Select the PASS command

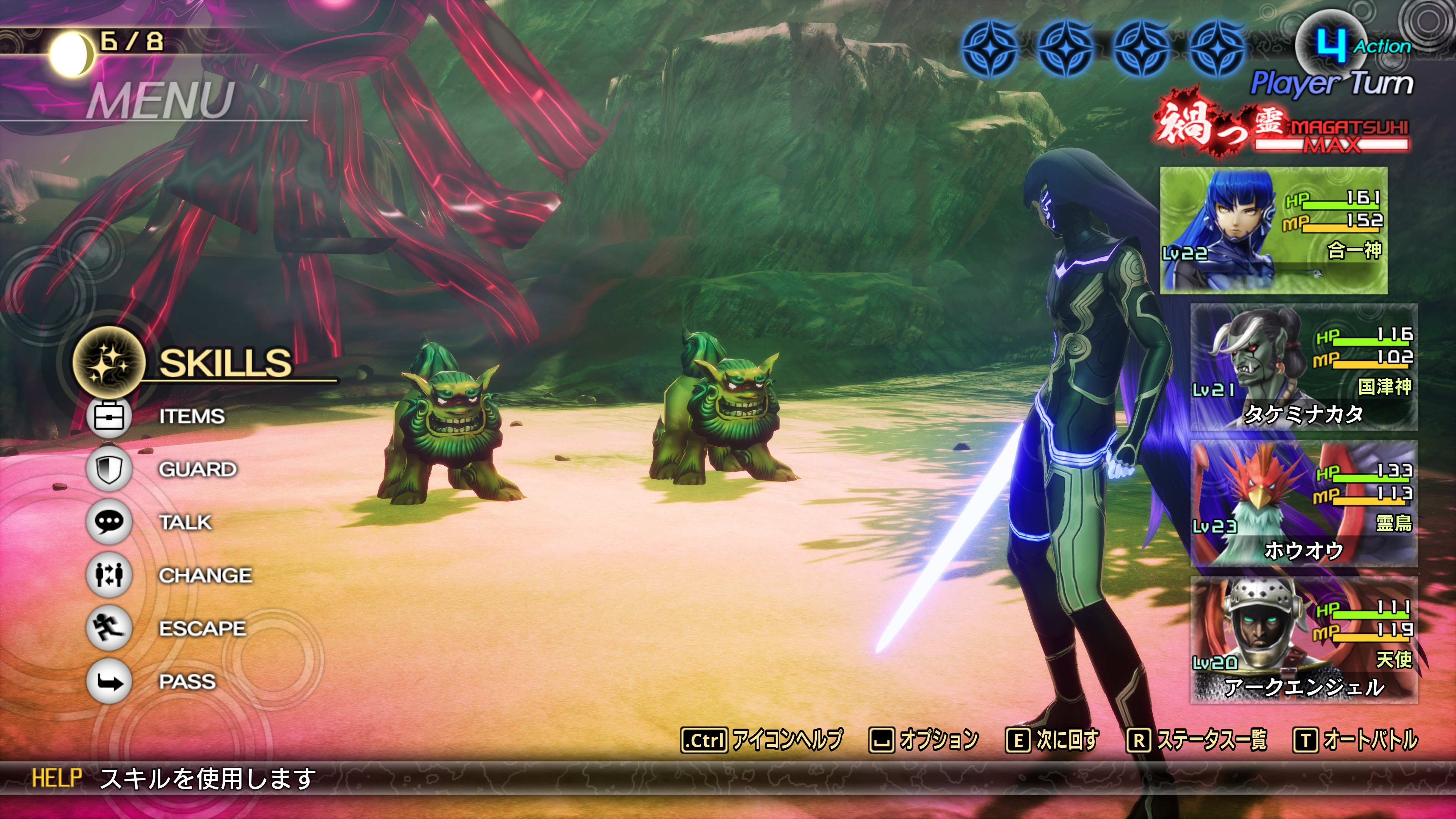point(187,682)
